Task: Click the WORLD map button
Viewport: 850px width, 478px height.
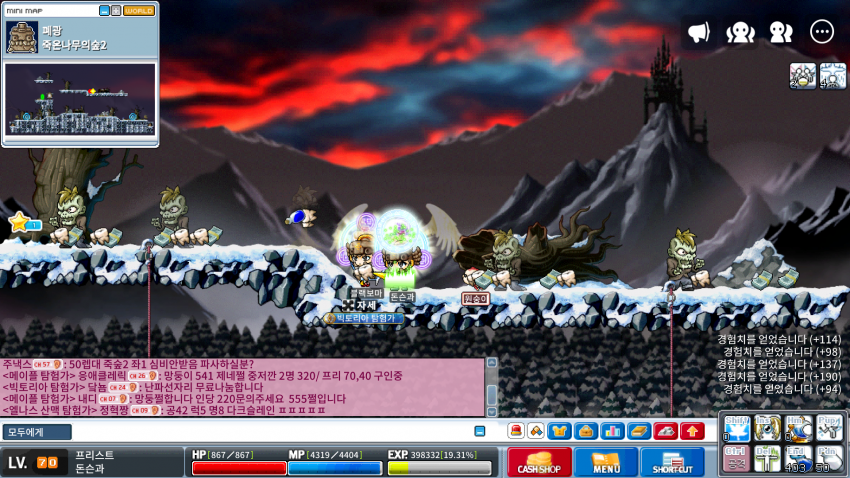Action: [139, 10]
